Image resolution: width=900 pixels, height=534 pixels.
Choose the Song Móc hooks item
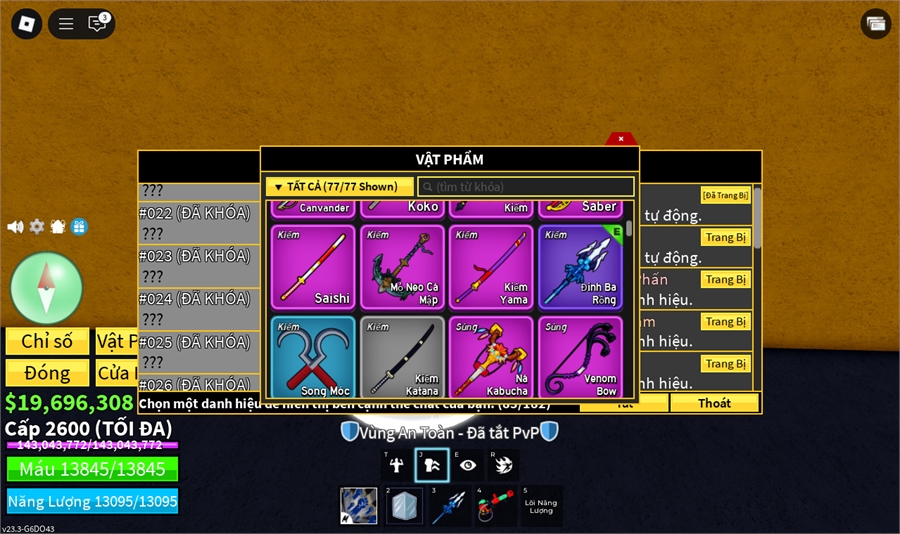[x=312, y=357]
